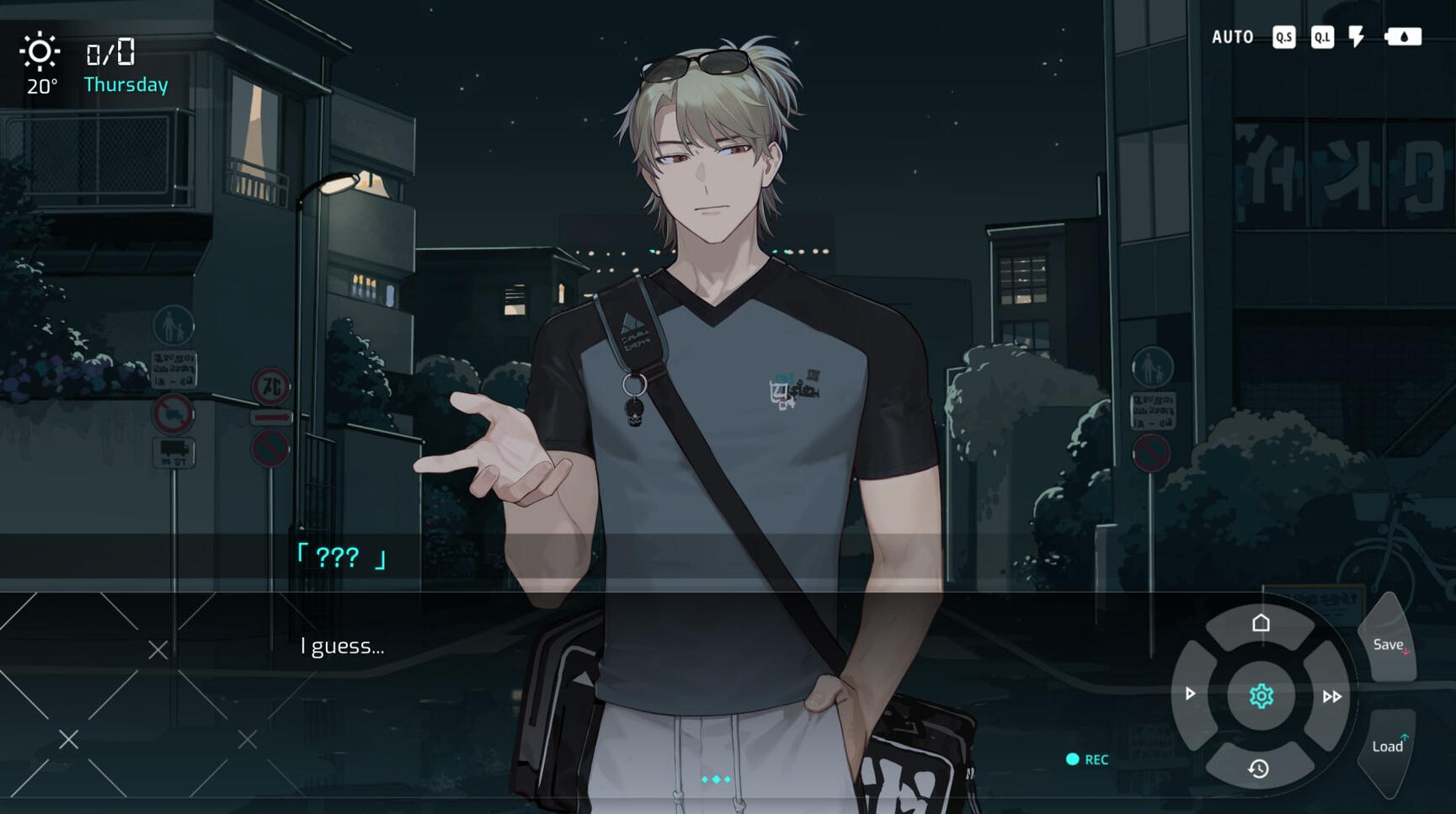Advance the dialogue line "I guess..."
The height and width of the screenshot is (814, 1456).
(342, 646)
